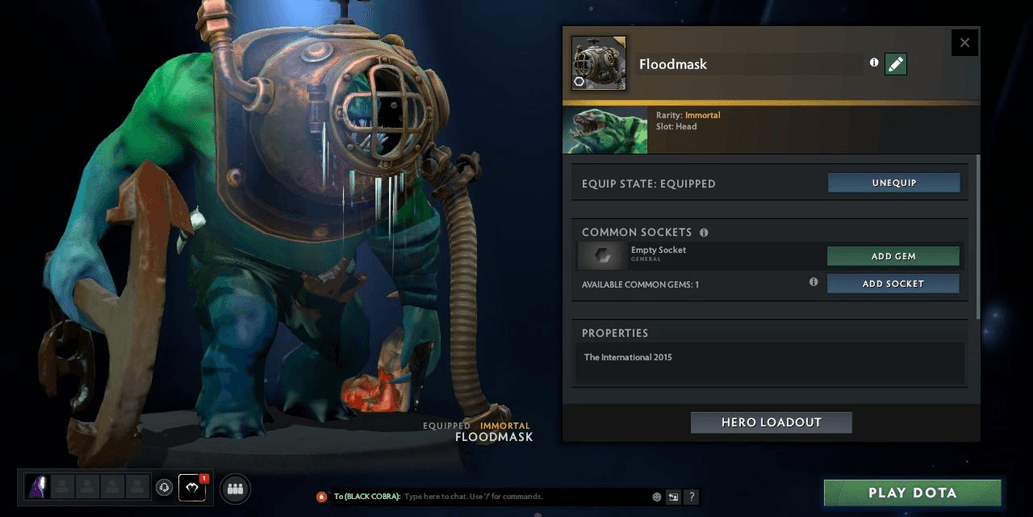Open the Hero Loadout screen
The image size is (1033, 517).
click(x=771, y=423)
